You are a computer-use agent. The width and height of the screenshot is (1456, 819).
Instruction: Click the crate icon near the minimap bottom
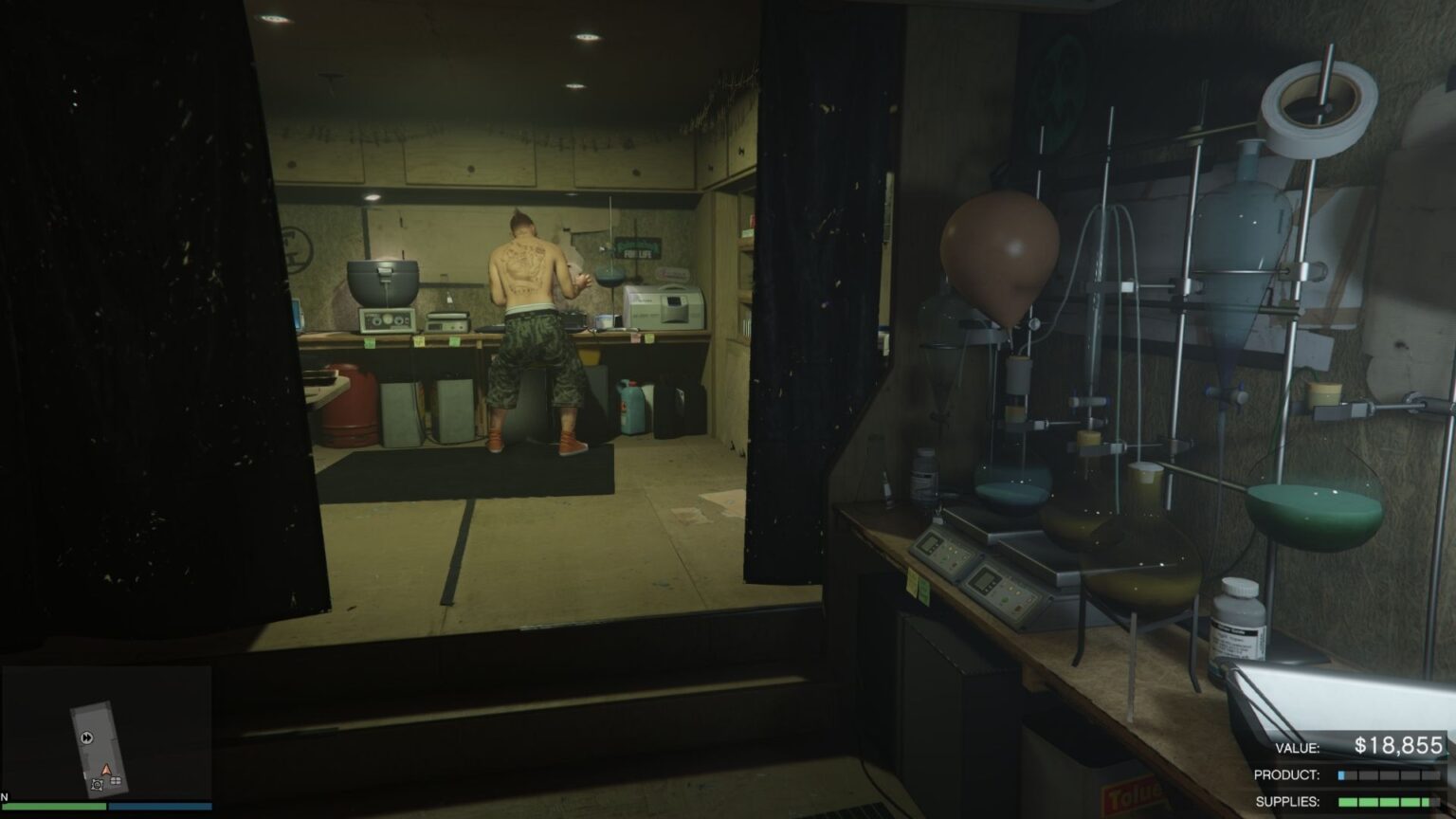(x=98, y=785)
